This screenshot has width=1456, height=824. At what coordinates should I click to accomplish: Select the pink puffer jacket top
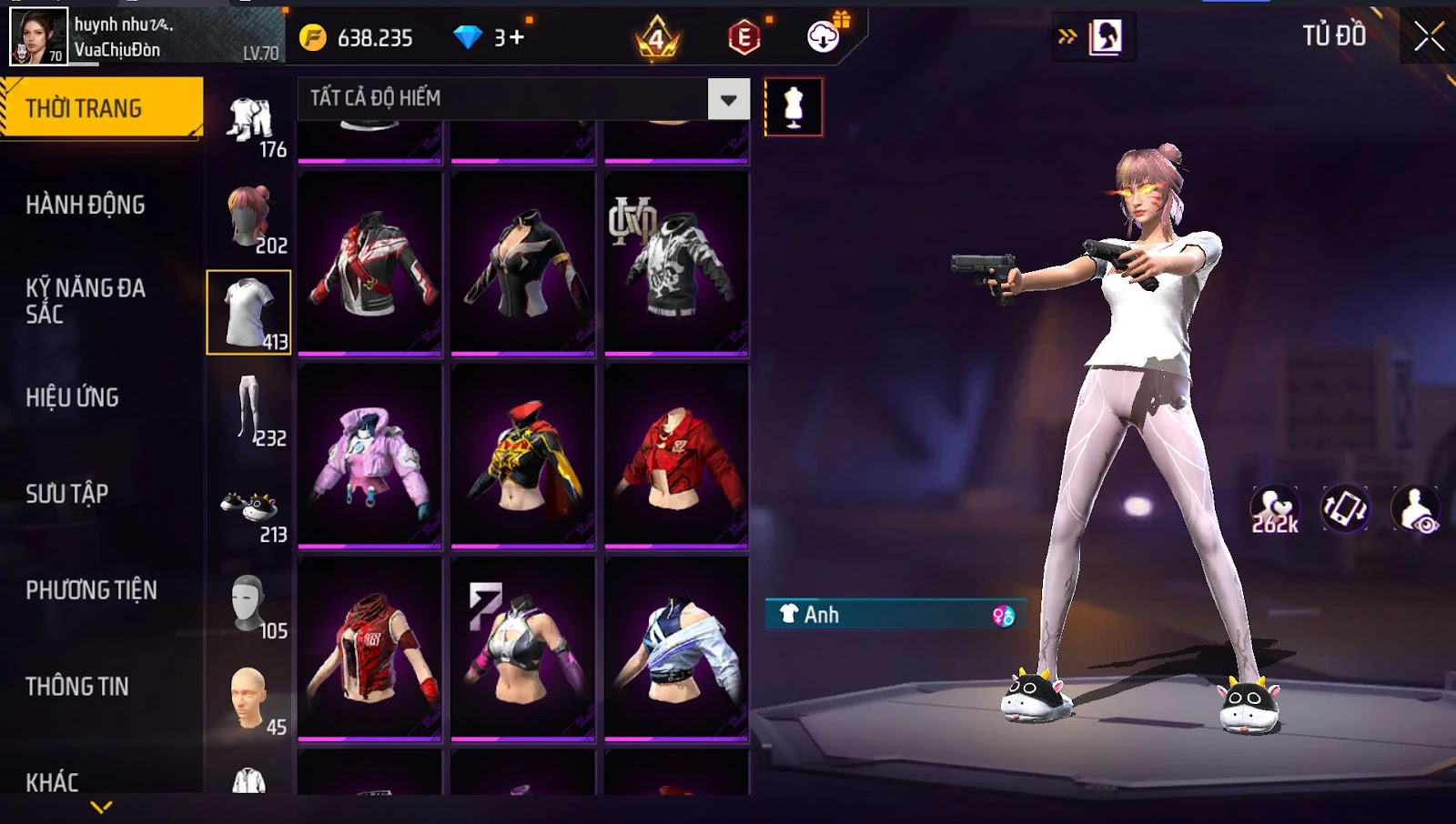coord(369,456)
